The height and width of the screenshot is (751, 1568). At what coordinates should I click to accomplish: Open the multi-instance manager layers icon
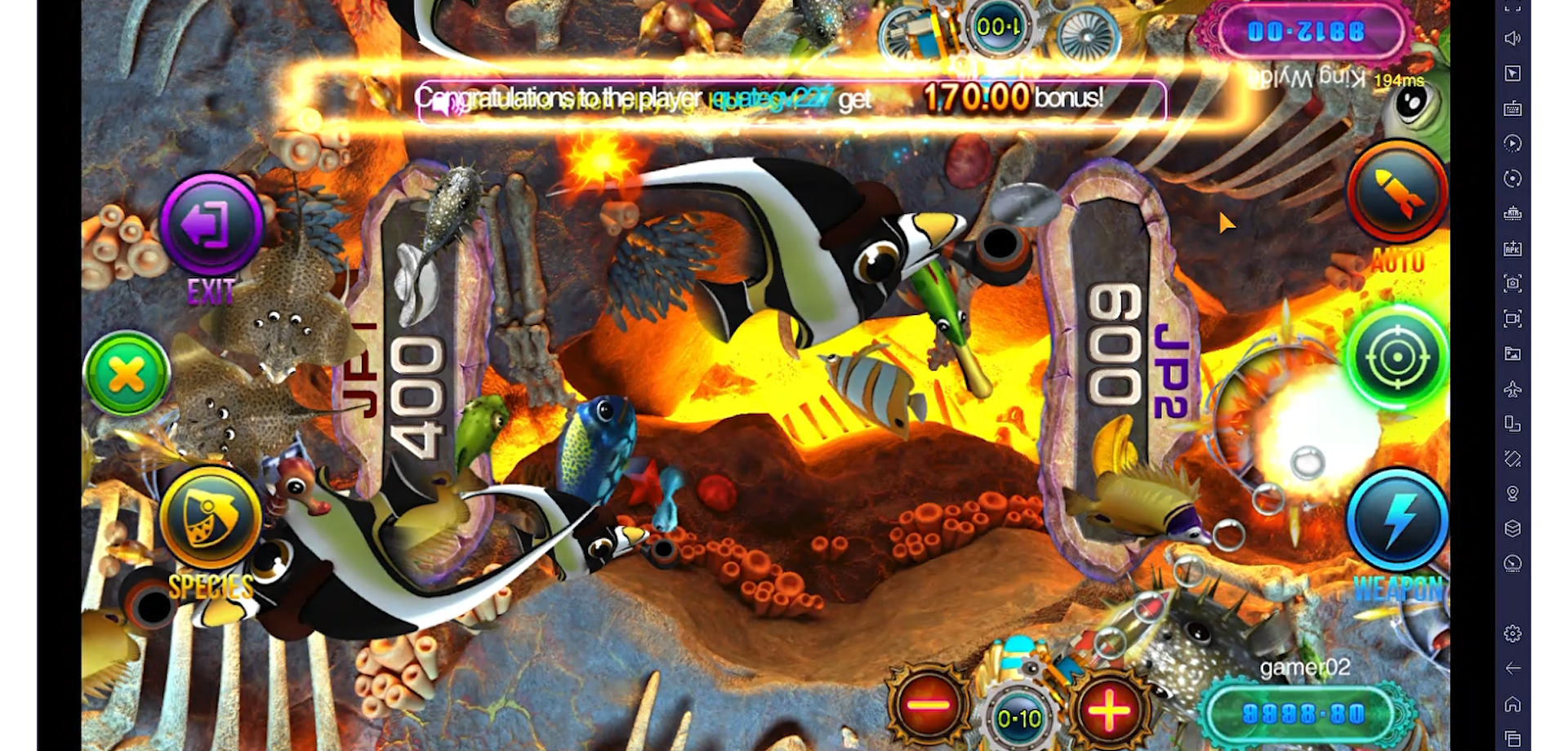coord(1512,527)
